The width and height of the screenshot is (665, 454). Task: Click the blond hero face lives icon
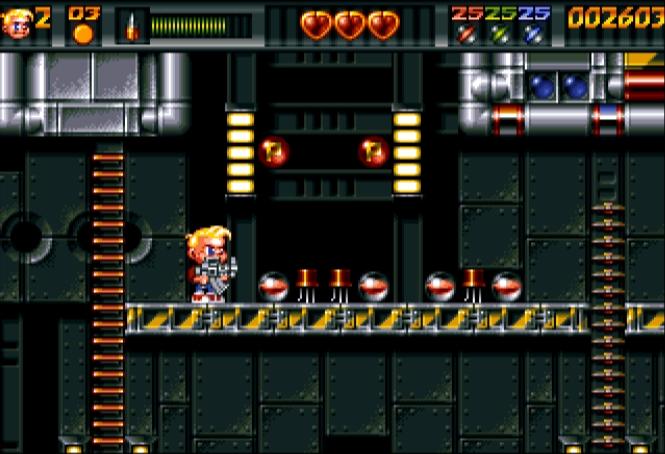pos(18,24)
